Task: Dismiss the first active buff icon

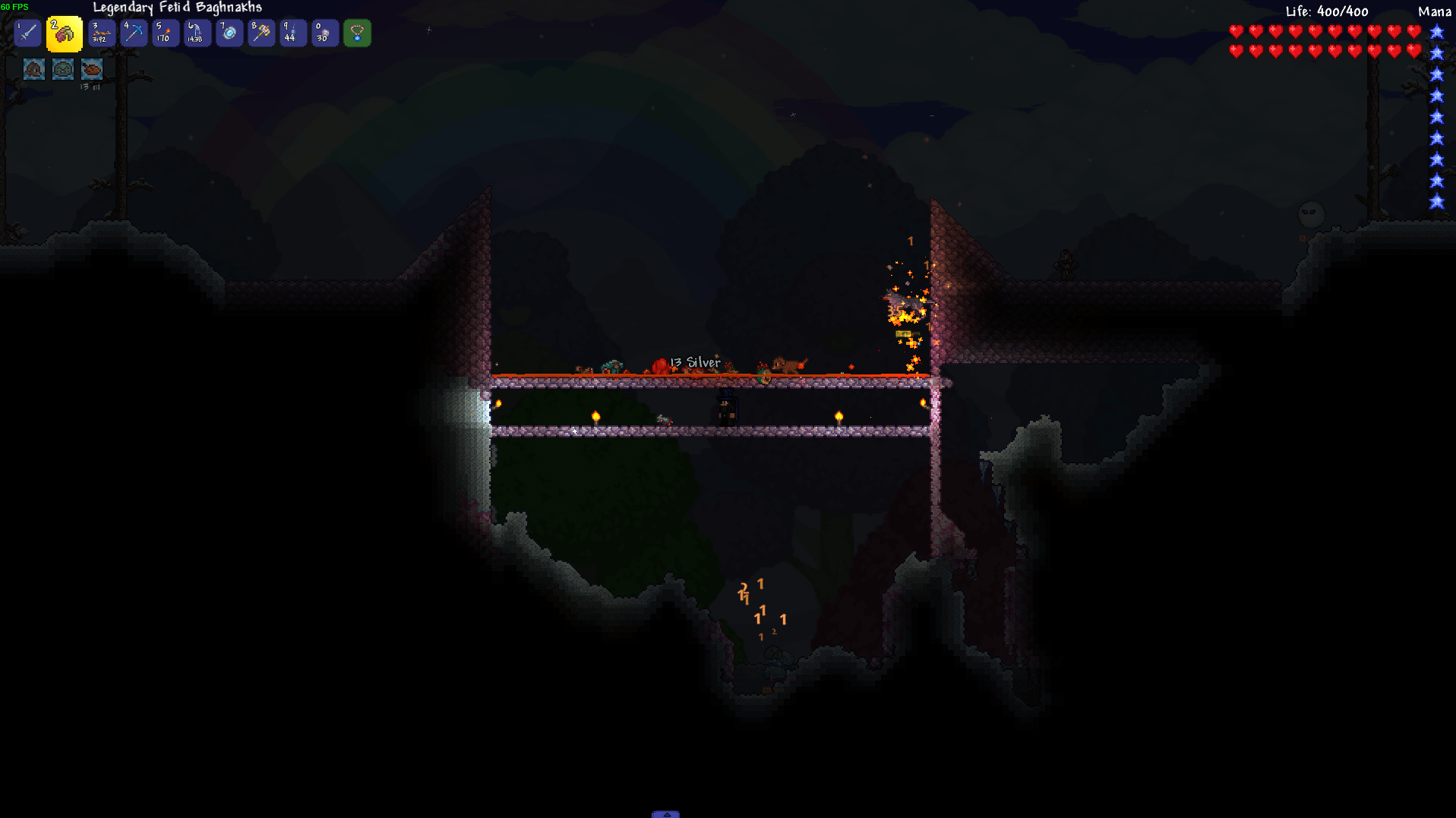Action: (x=33, y=68)
